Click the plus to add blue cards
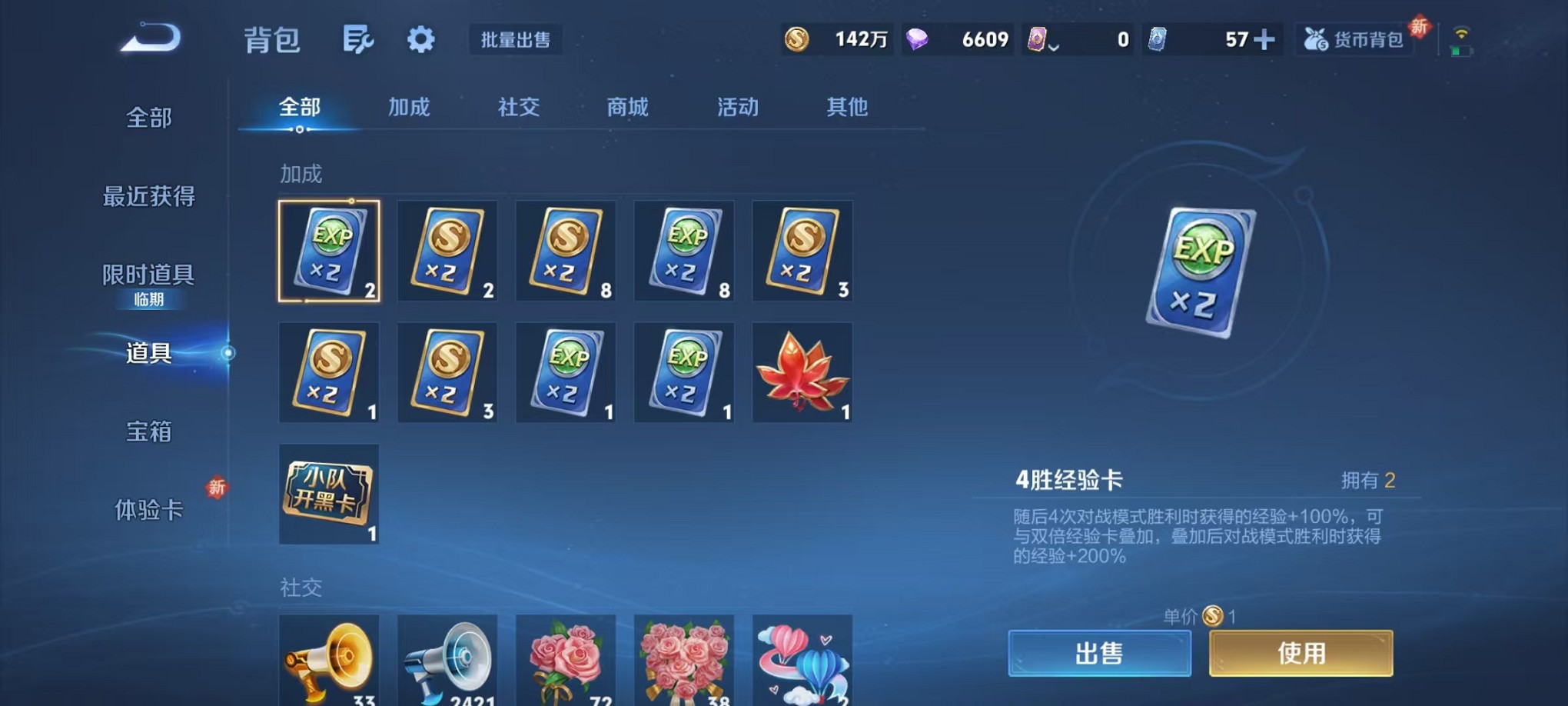This screenshot has width=1568, height=706. [1266, 38]
